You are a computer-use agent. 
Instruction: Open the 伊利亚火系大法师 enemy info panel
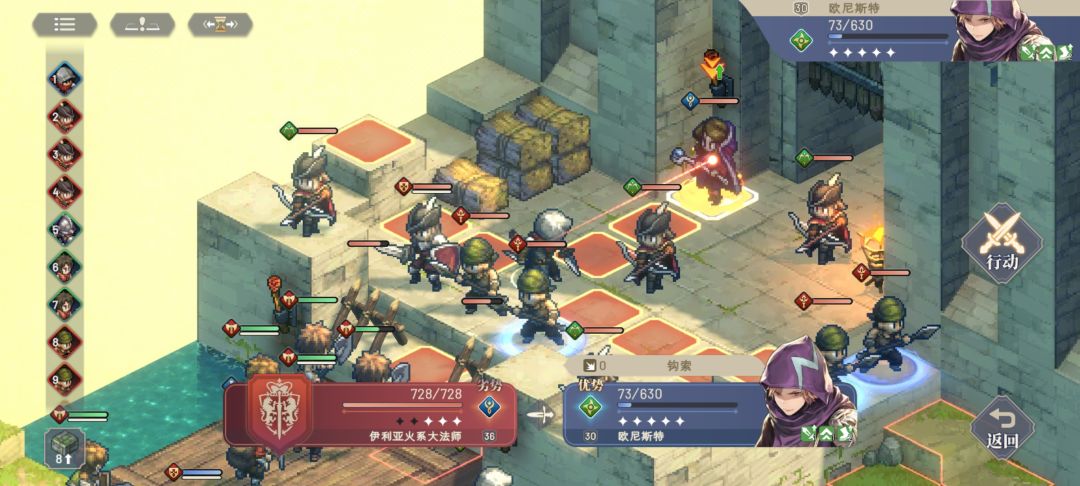point(370,413)
